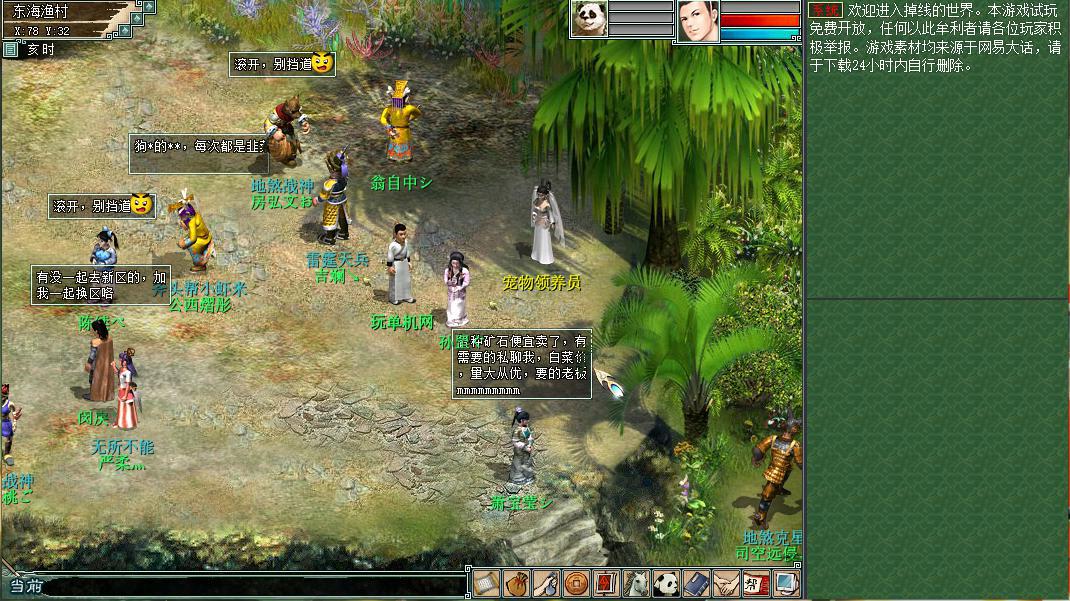
Task: Click the handshake friends icon
Action: 726,583
